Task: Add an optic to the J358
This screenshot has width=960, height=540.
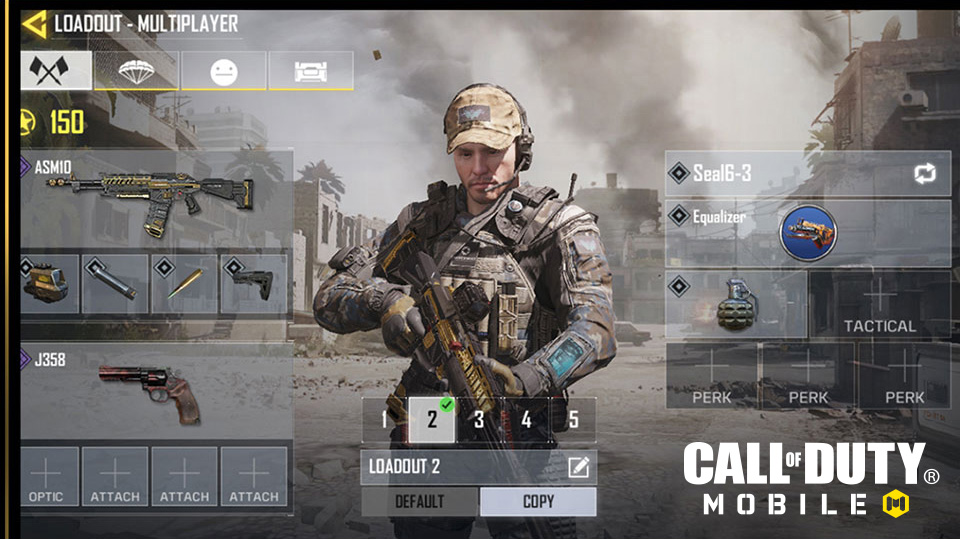Action: pyautogui.click(x=46, y=476)
